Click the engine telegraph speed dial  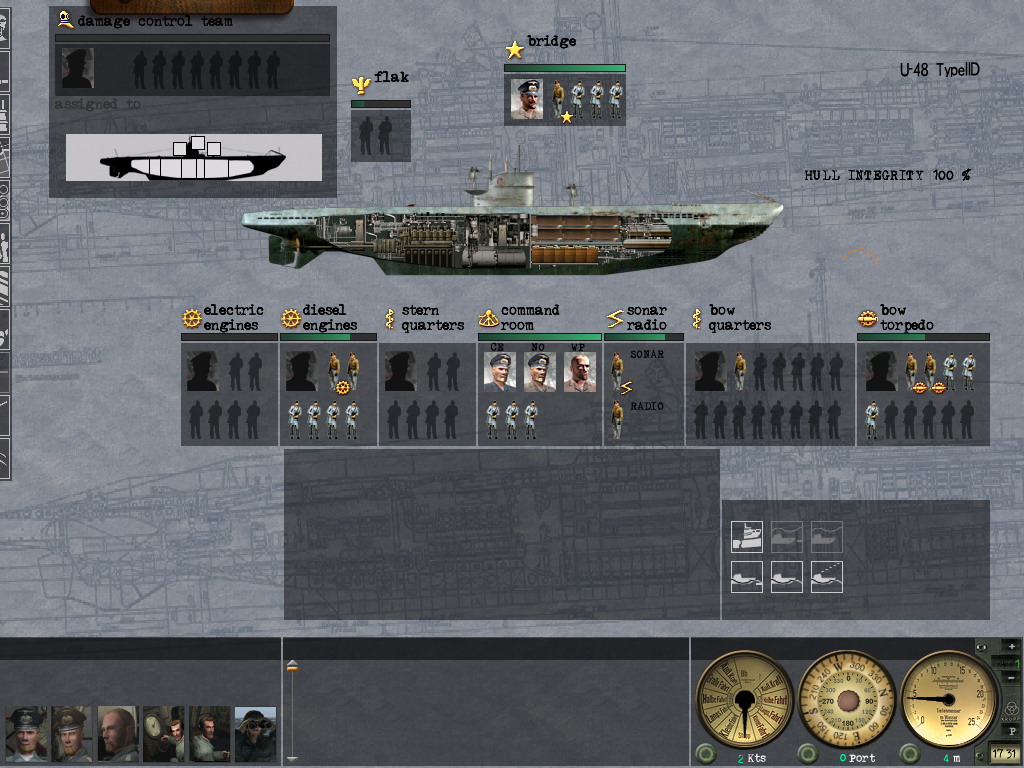point(743,695)
